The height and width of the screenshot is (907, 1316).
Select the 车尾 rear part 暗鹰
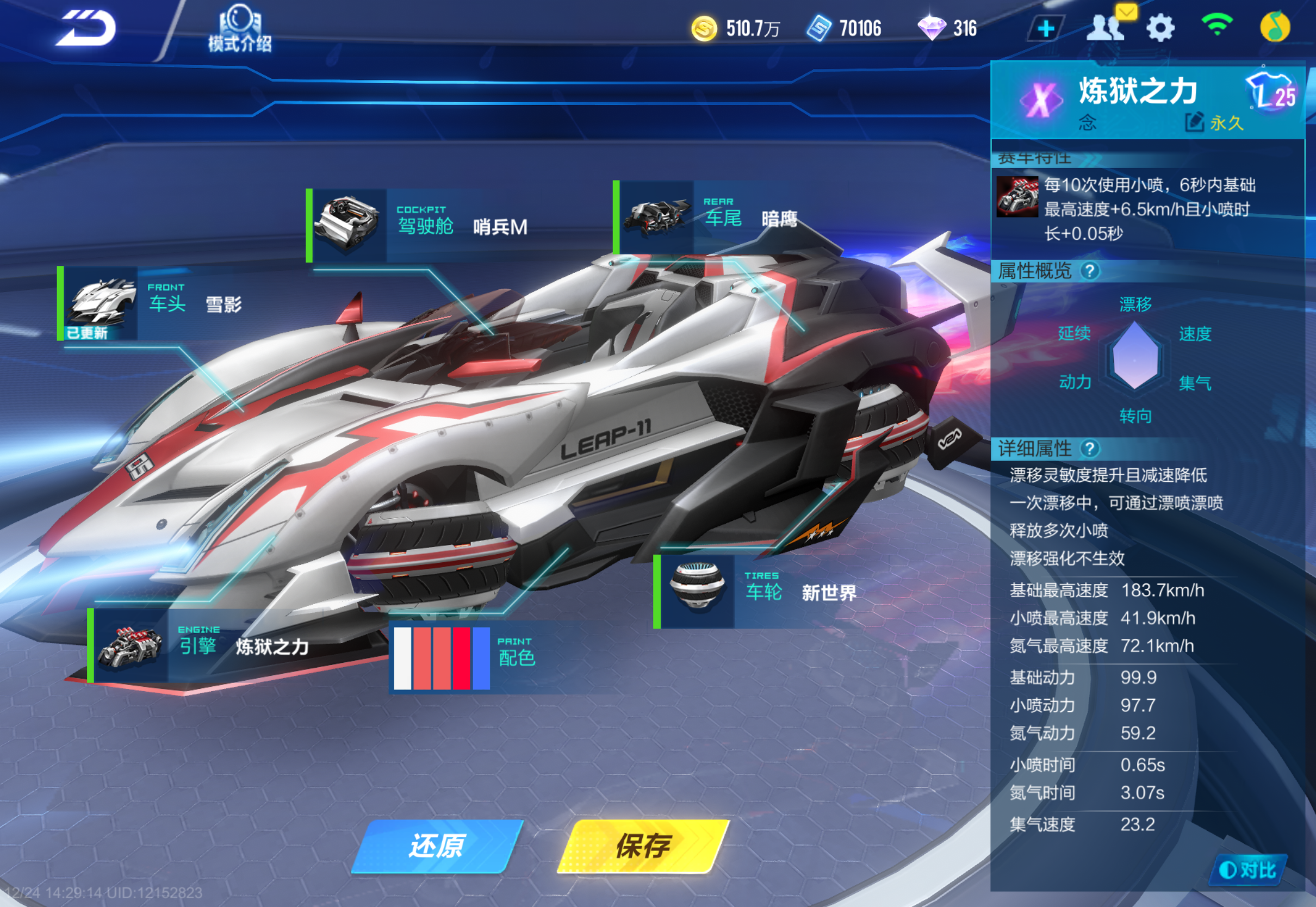coord(710,218)
